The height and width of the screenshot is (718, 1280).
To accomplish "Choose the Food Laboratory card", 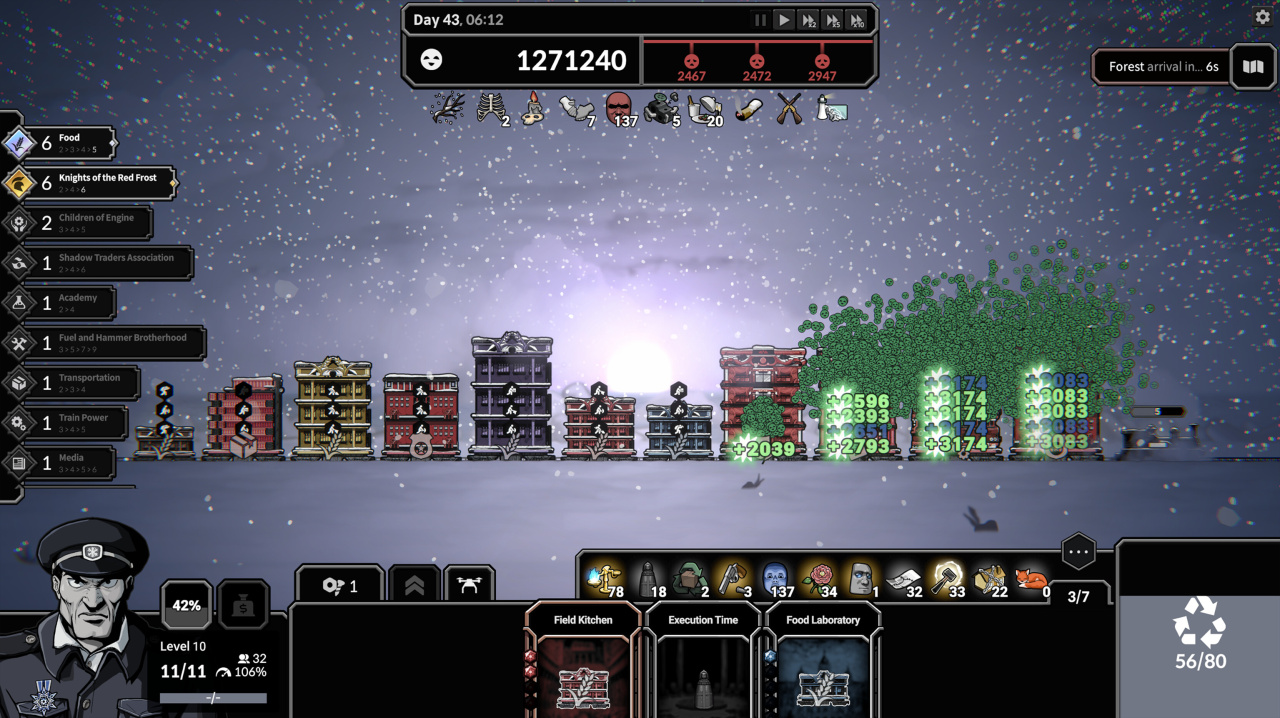I will (x=823, y=665).
